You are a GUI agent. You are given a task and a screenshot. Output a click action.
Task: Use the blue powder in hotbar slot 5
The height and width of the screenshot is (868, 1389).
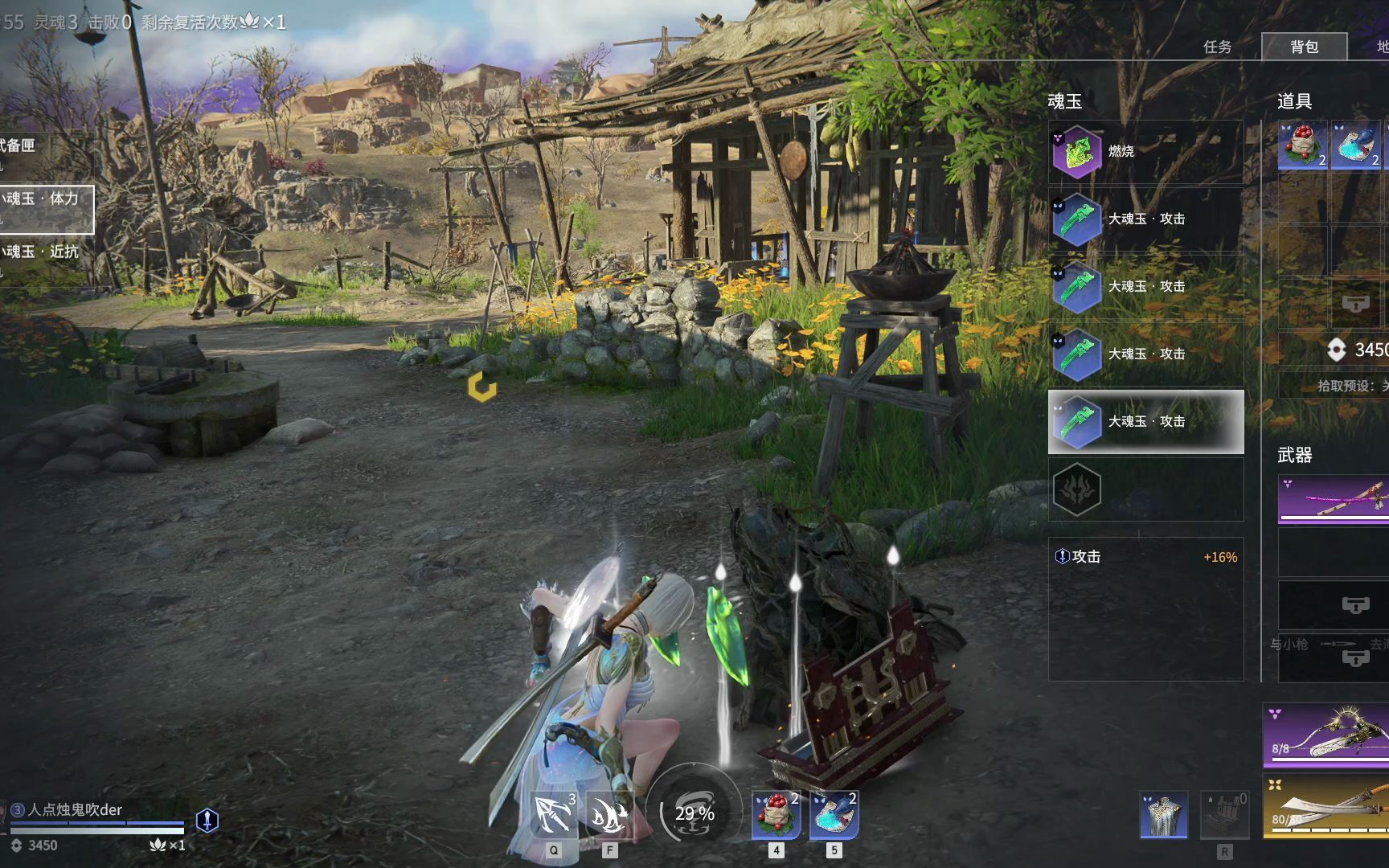click(834, 815)
